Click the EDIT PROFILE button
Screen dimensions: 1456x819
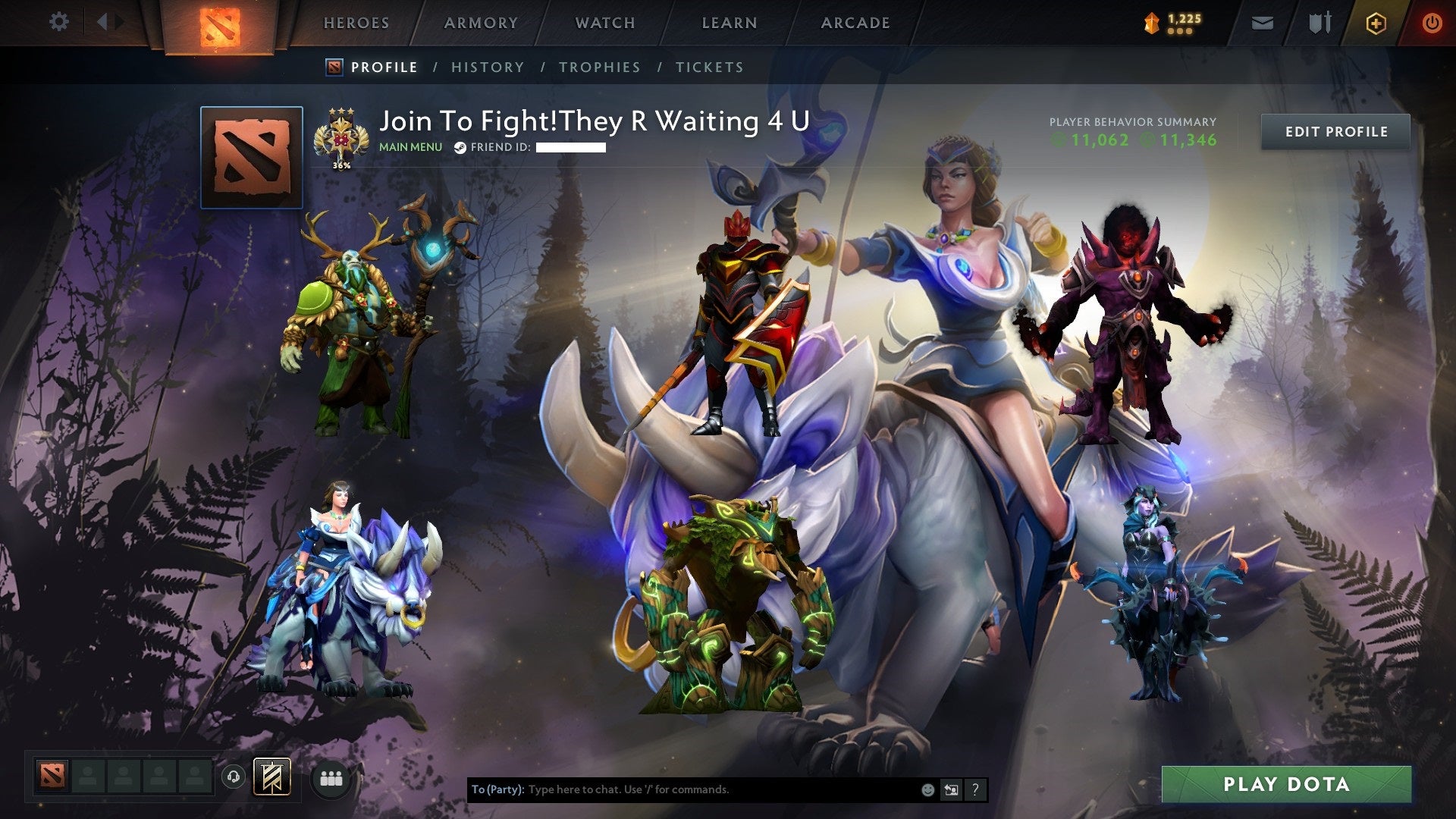click(x=1335, y=131)
